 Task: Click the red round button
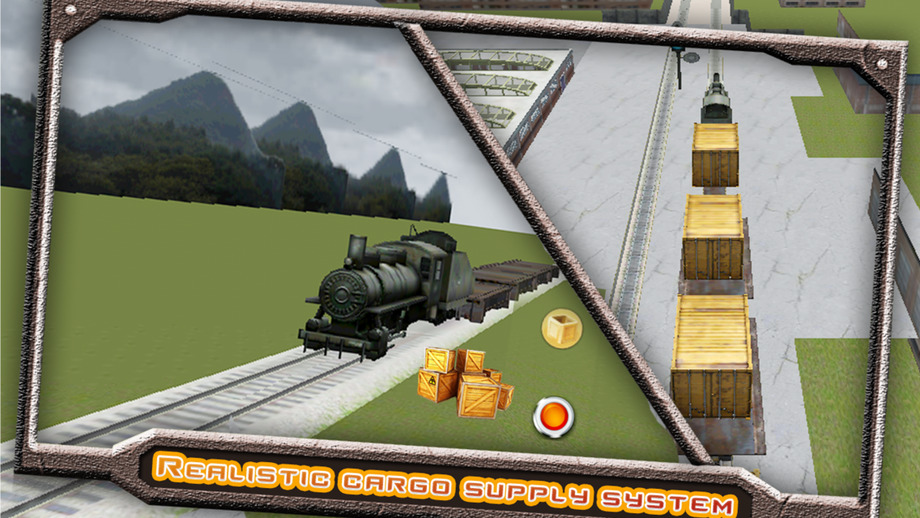tap(553, 416)
